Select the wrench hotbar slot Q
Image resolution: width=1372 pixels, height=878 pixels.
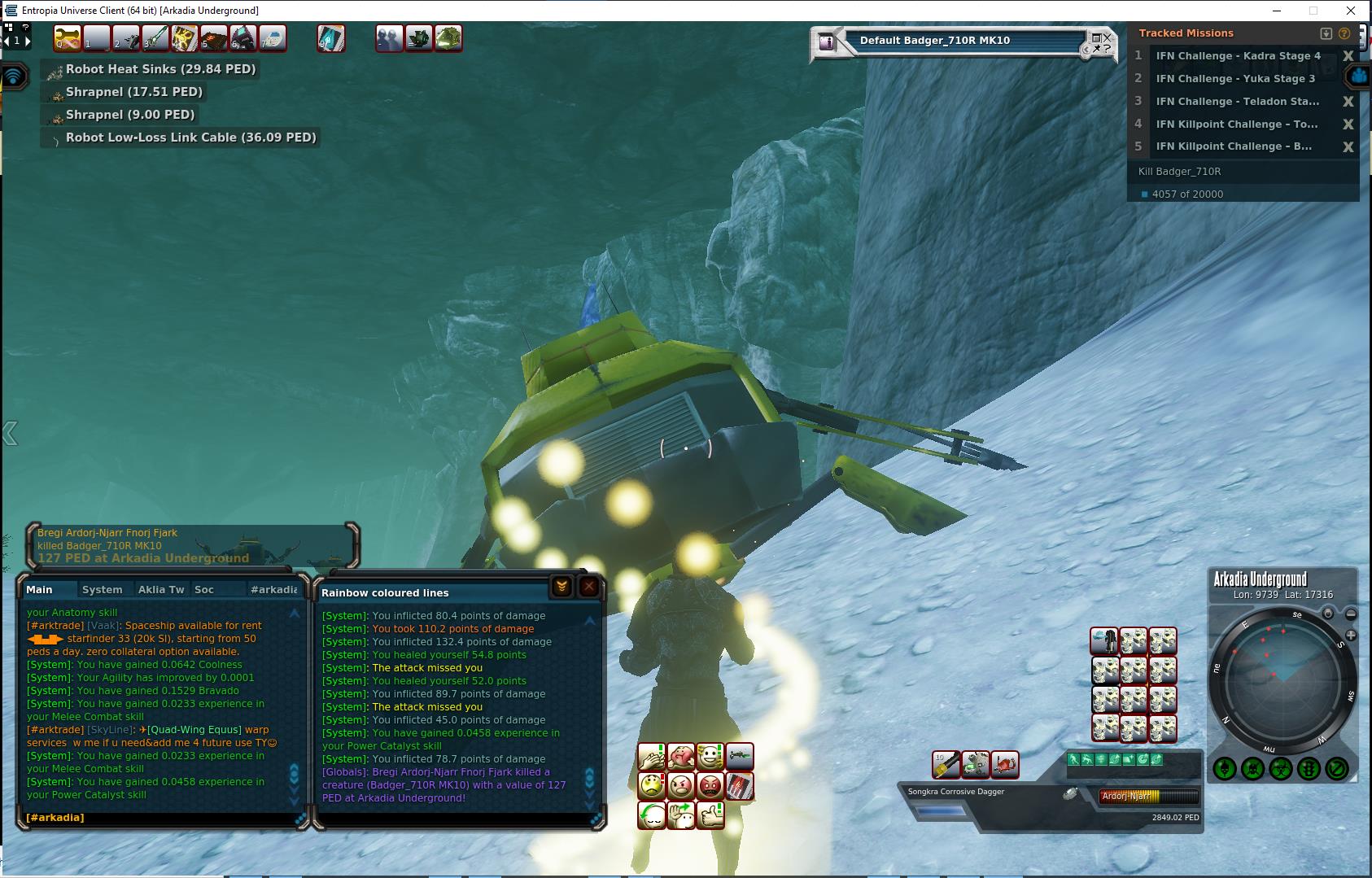click(67, 38)
